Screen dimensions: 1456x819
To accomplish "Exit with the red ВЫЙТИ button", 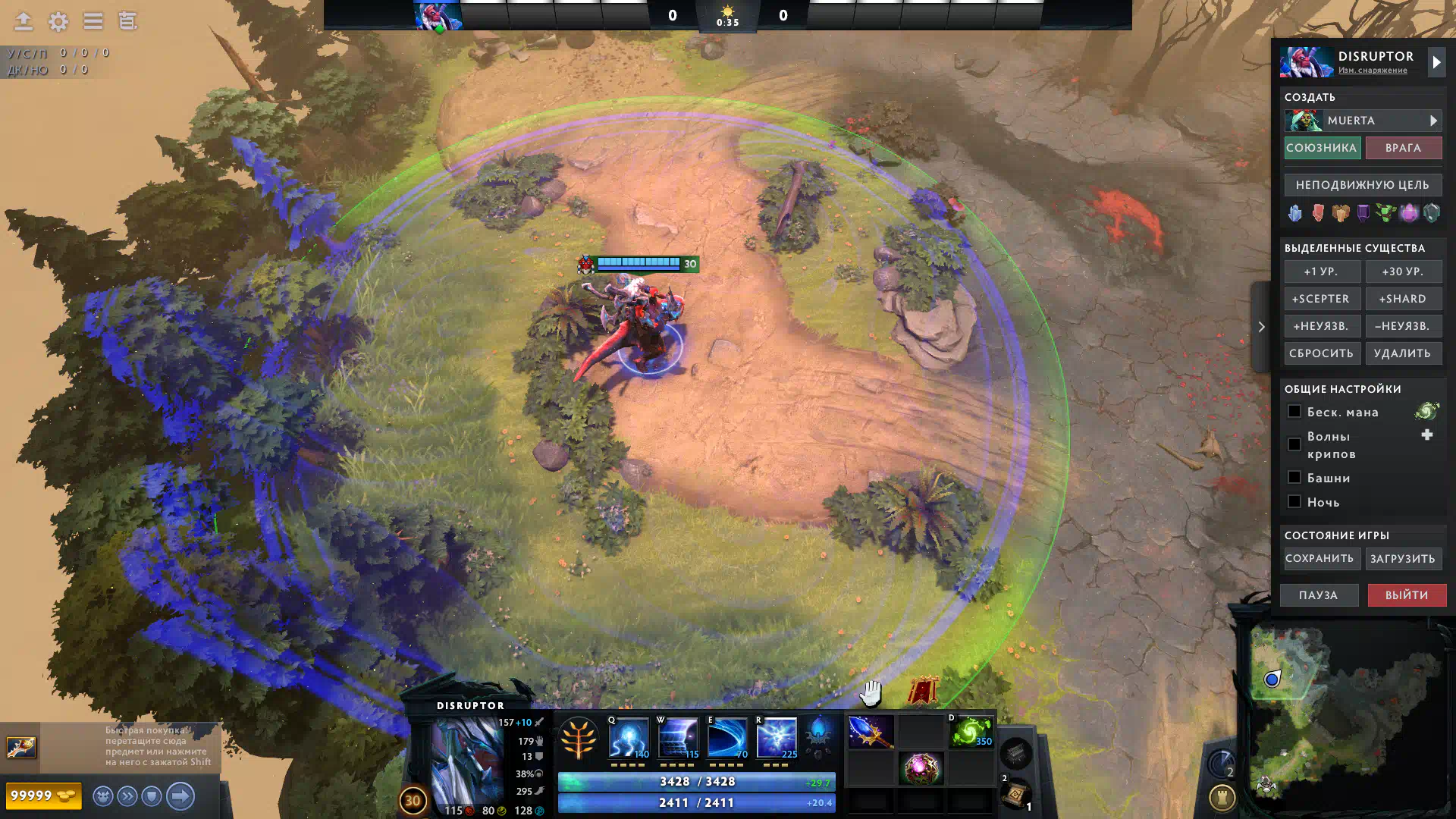I will [1407, 595].
